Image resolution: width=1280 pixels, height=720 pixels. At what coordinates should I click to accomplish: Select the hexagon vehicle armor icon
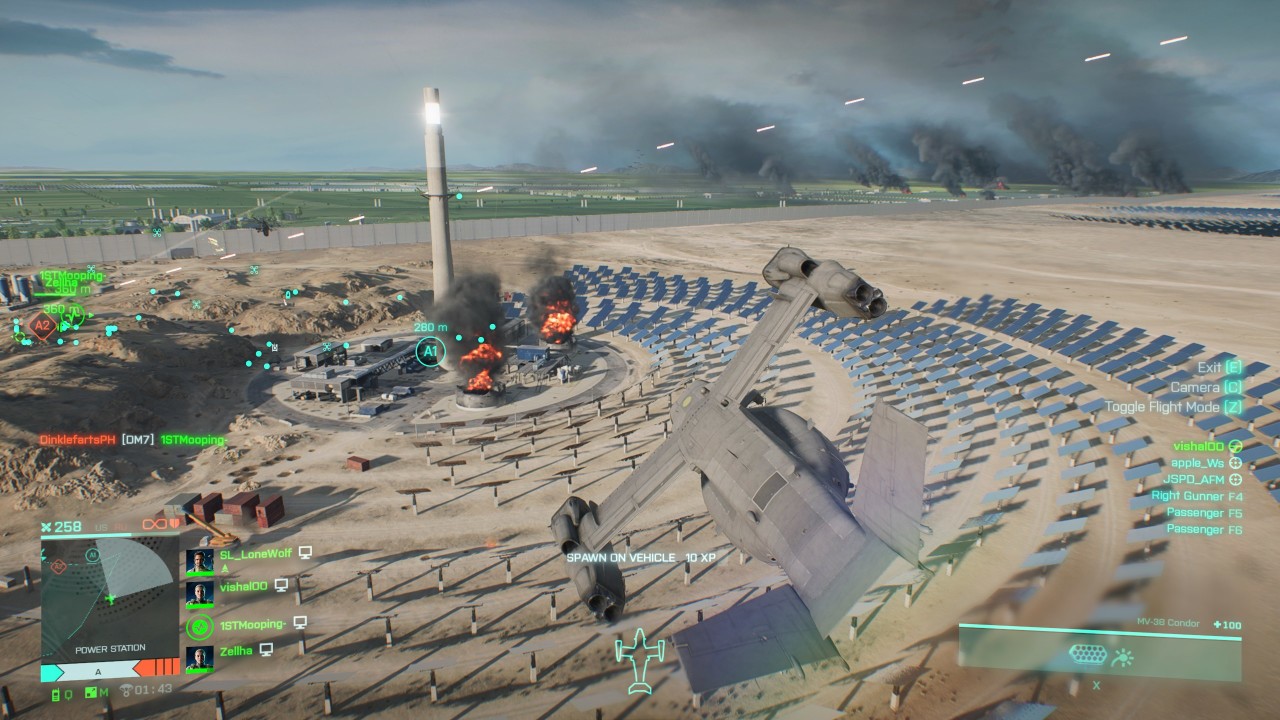pyautogui.click(x=1088, y=654)
